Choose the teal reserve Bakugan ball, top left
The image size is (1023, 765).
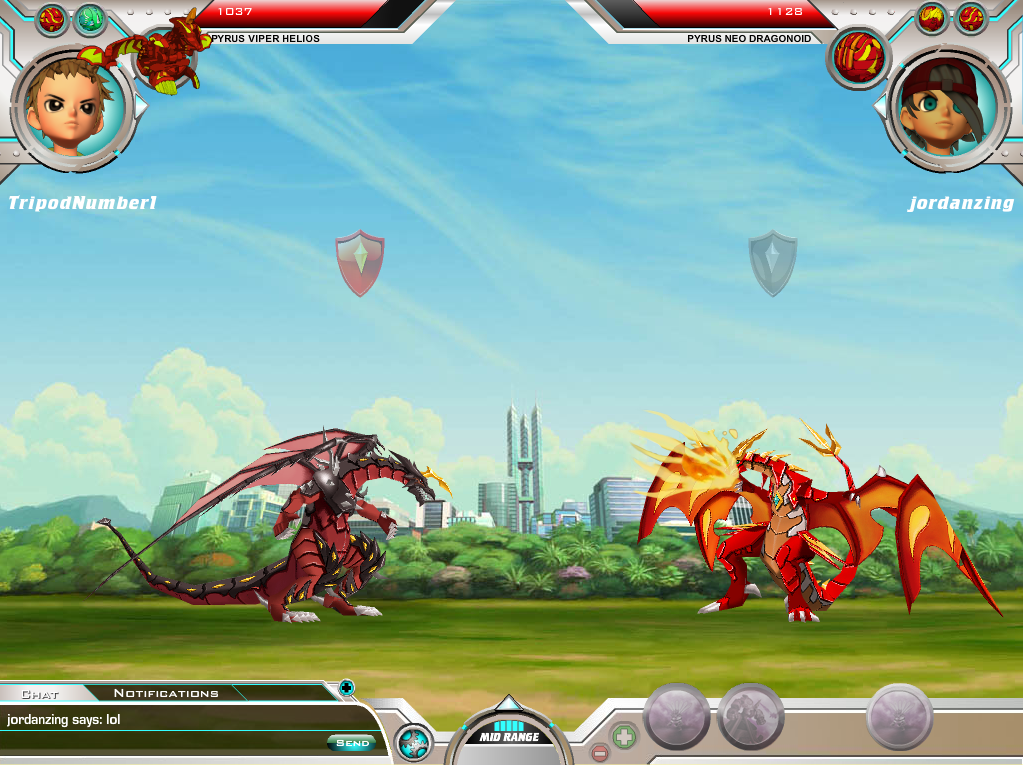pos(90,18)
